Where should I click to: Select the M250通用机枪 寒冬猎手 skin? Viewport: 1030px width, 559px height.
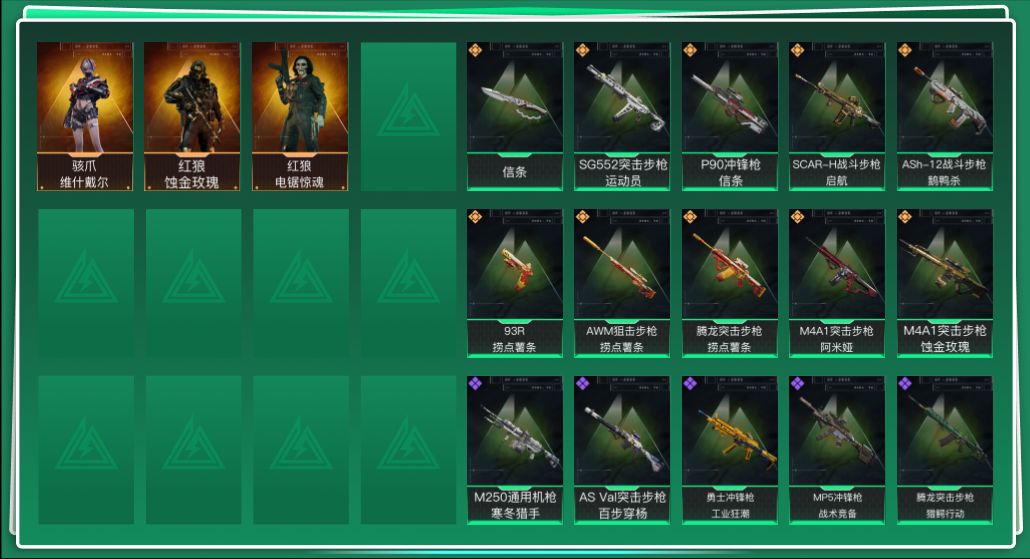click(514, 450)
